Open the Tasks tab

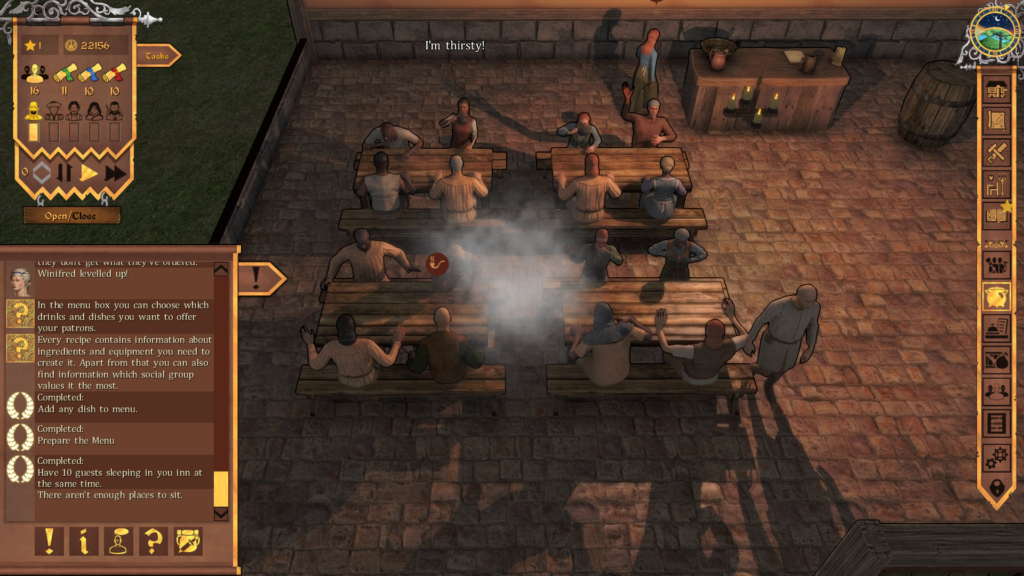click(156, 56)
